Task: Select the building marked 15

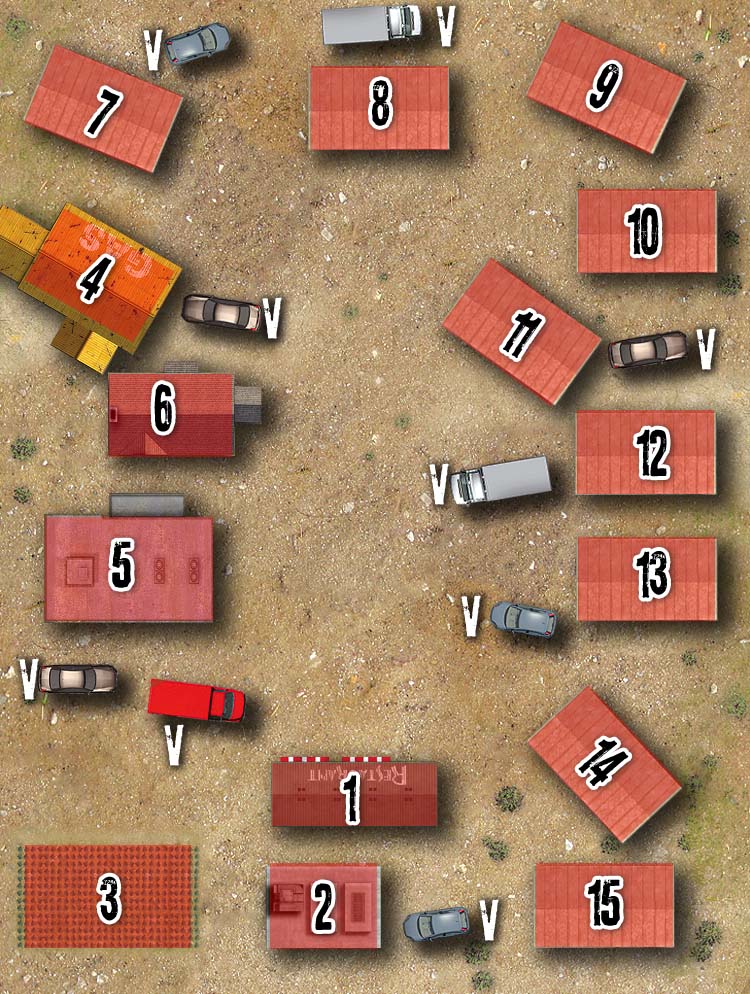Action: coord(604,905)
